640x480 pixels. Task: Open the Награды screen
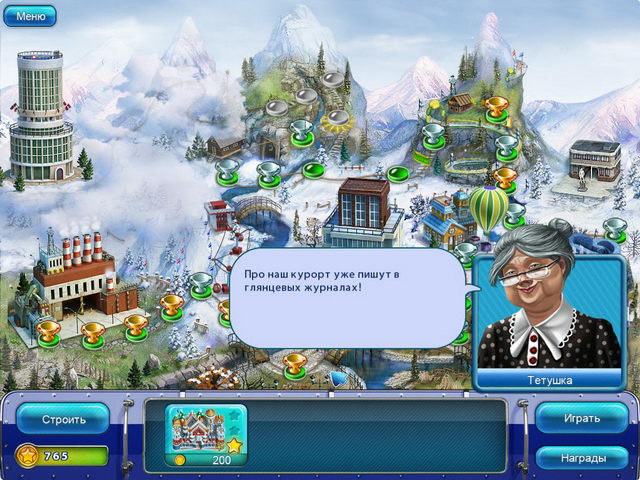point(581,458)
